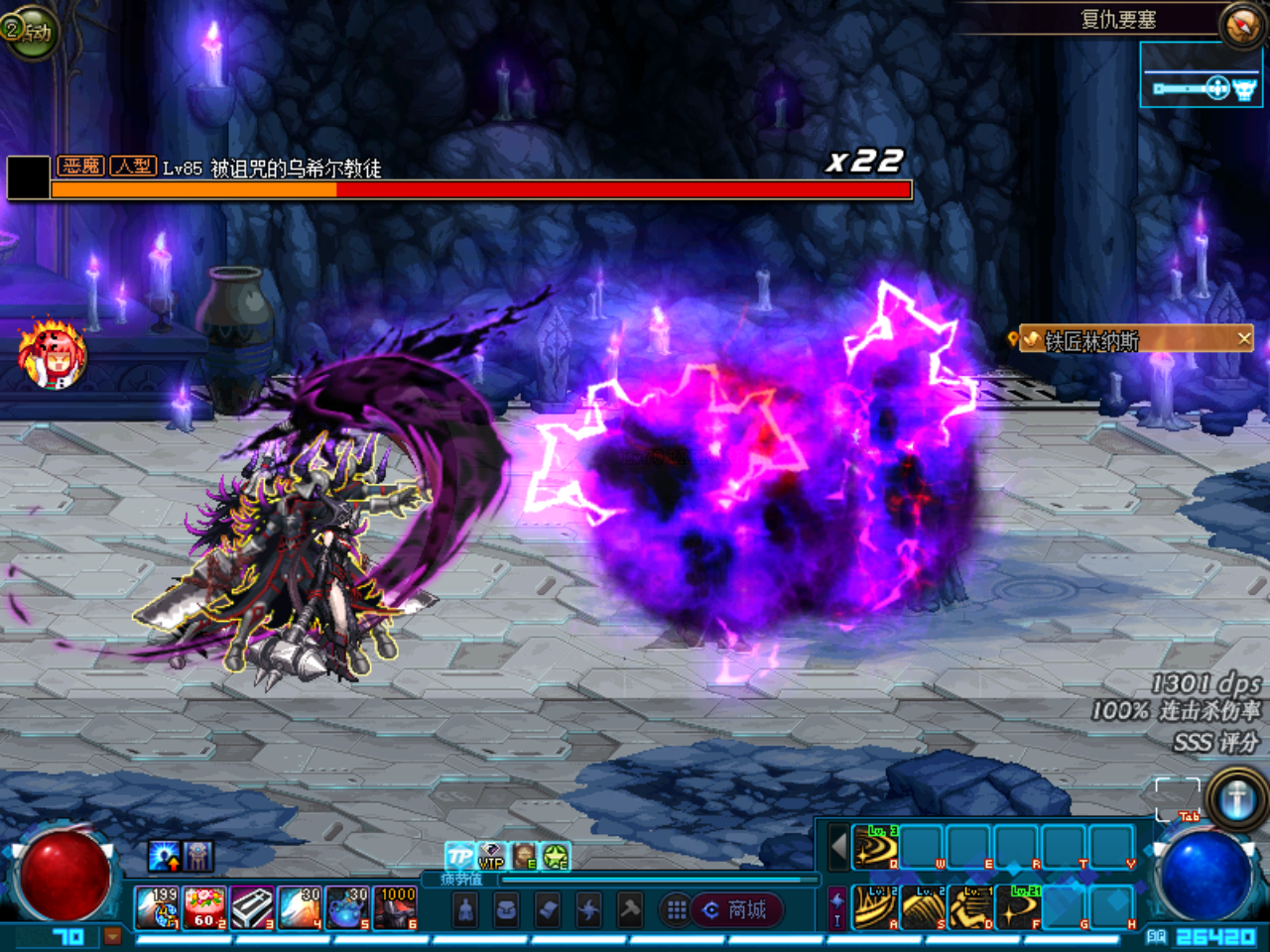
Task: Activate the golden slash skill on A
Action: [x=875, y=907]
